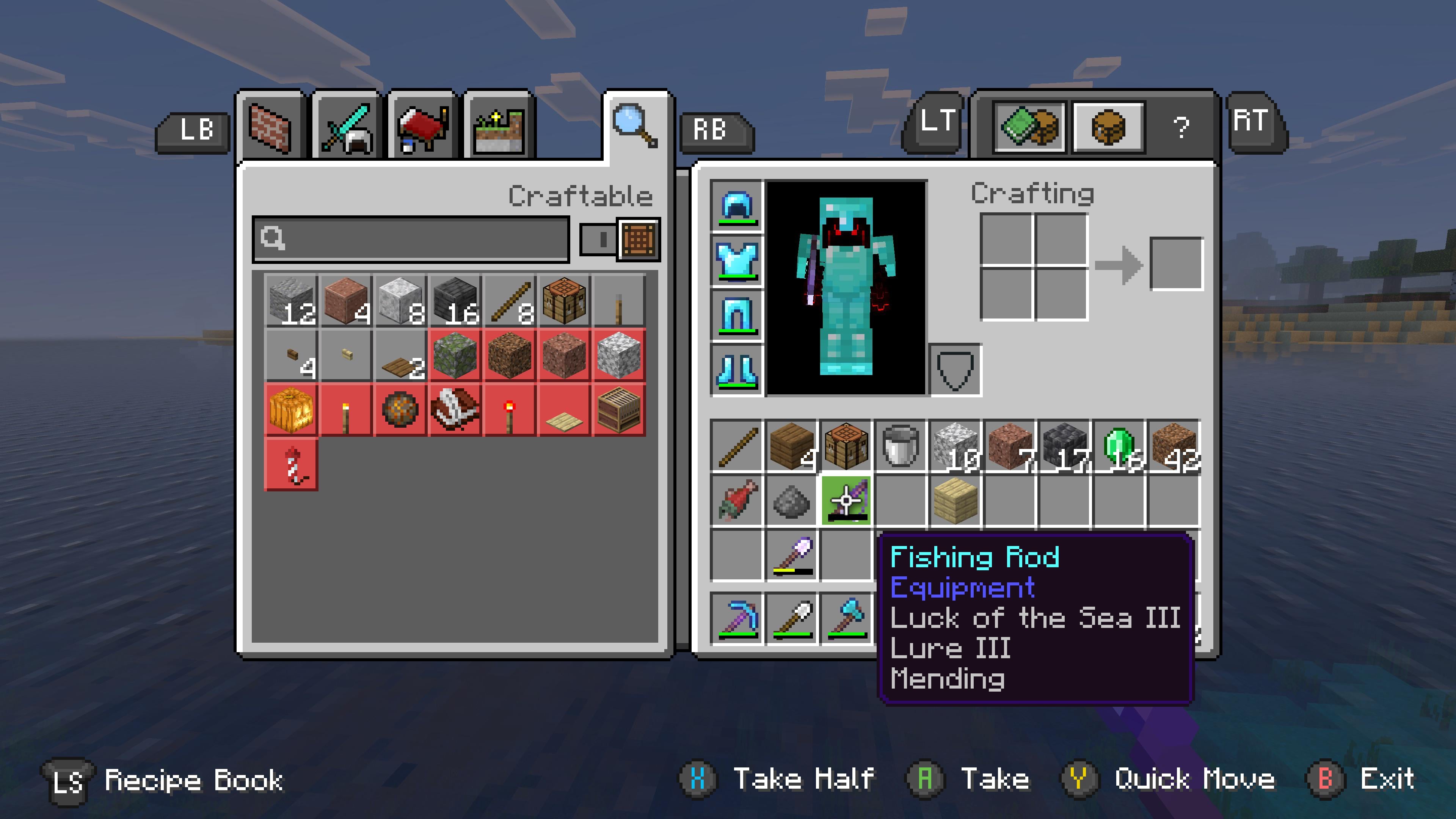The height and width of the screenshot is (819, 1456).
Task: Open the magnifying glass search tab
Action: point(635,126)
